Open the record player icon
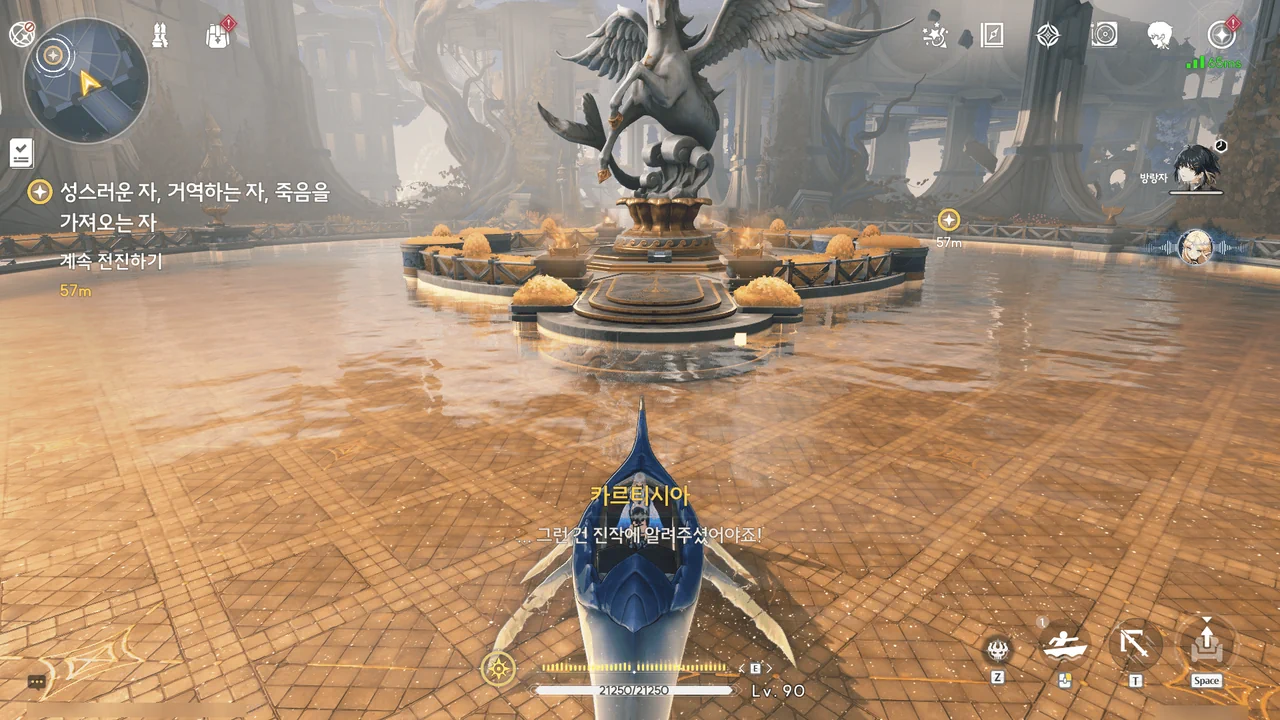The width and height of the screenshot is (1280, 720). pos(1104,36)
